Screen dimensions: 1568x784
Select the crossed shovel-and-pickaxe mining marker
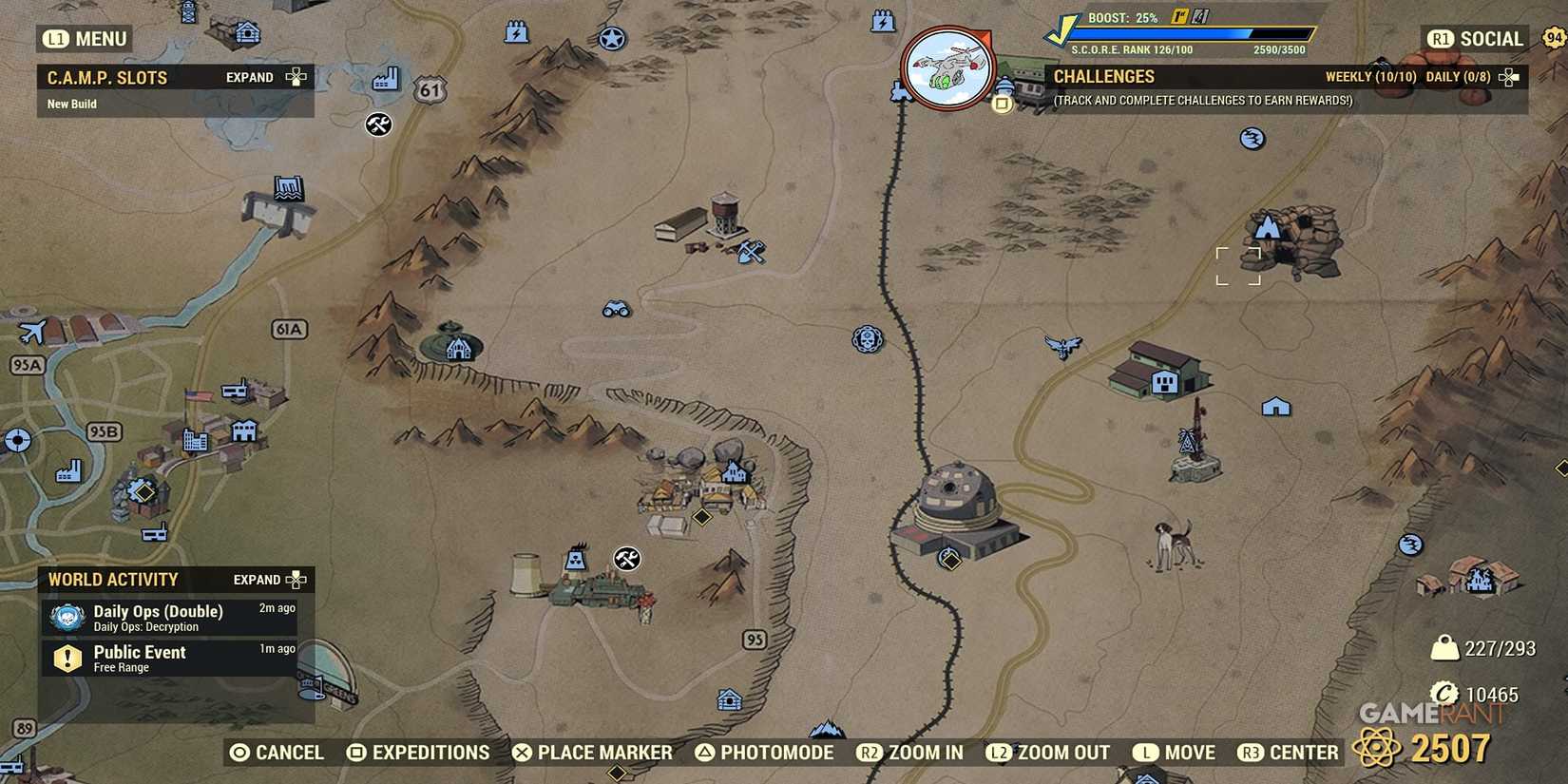click(x=750, y=250)
